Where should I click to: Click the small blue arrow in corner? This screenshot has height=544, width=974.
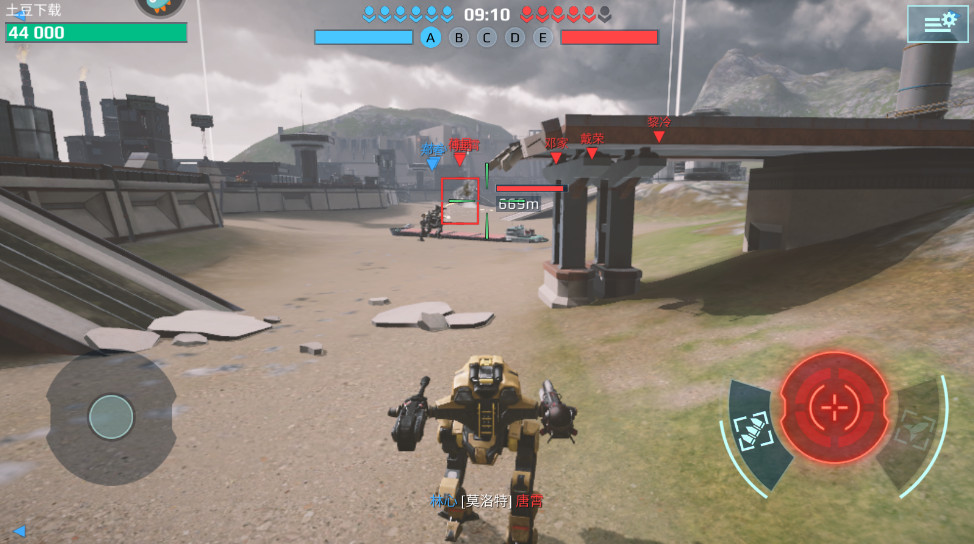tap(18, 530)
